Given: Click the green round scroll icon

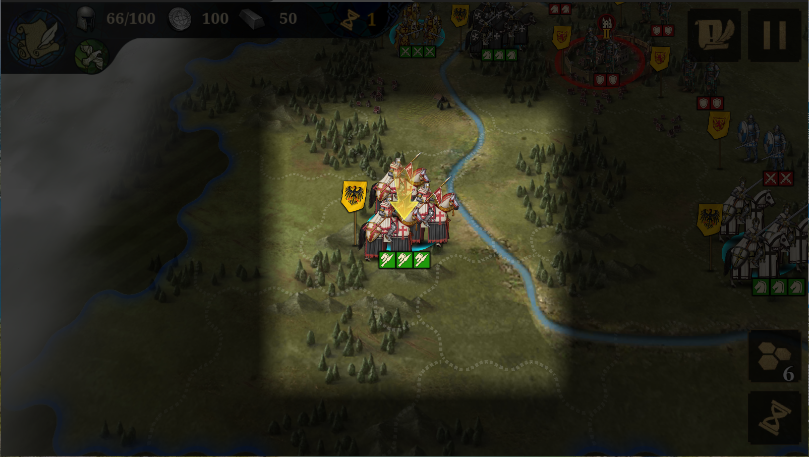Looking at the screenshot, I should (x=91, y=55).
